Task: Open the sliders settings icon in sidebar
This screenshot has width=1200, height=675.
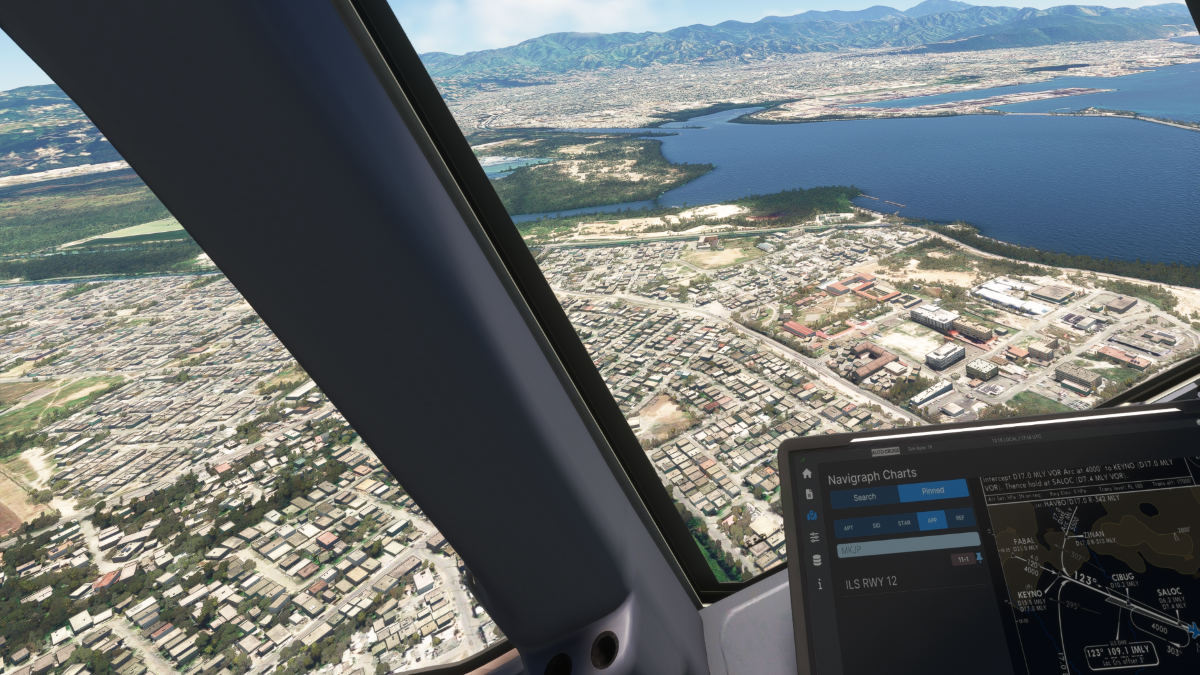Action: (x=814, y=537)
